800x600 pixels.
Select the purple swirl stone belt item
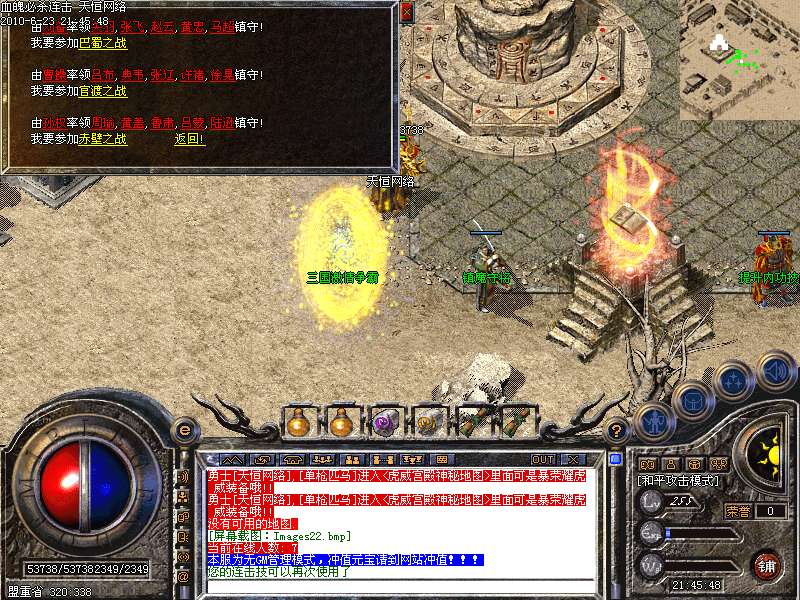385,423
